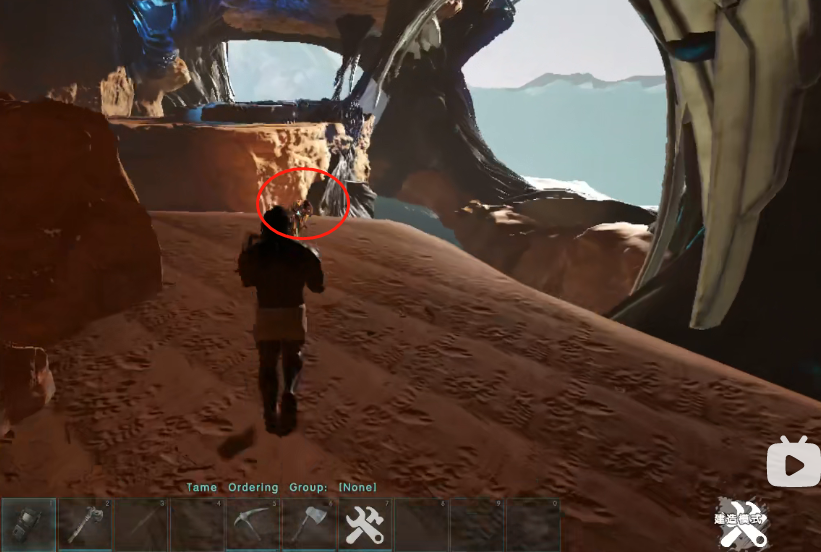821x552 pixels.
Task: Toggle the 建造模式 build mode button
Action: [x=741, y=522]
